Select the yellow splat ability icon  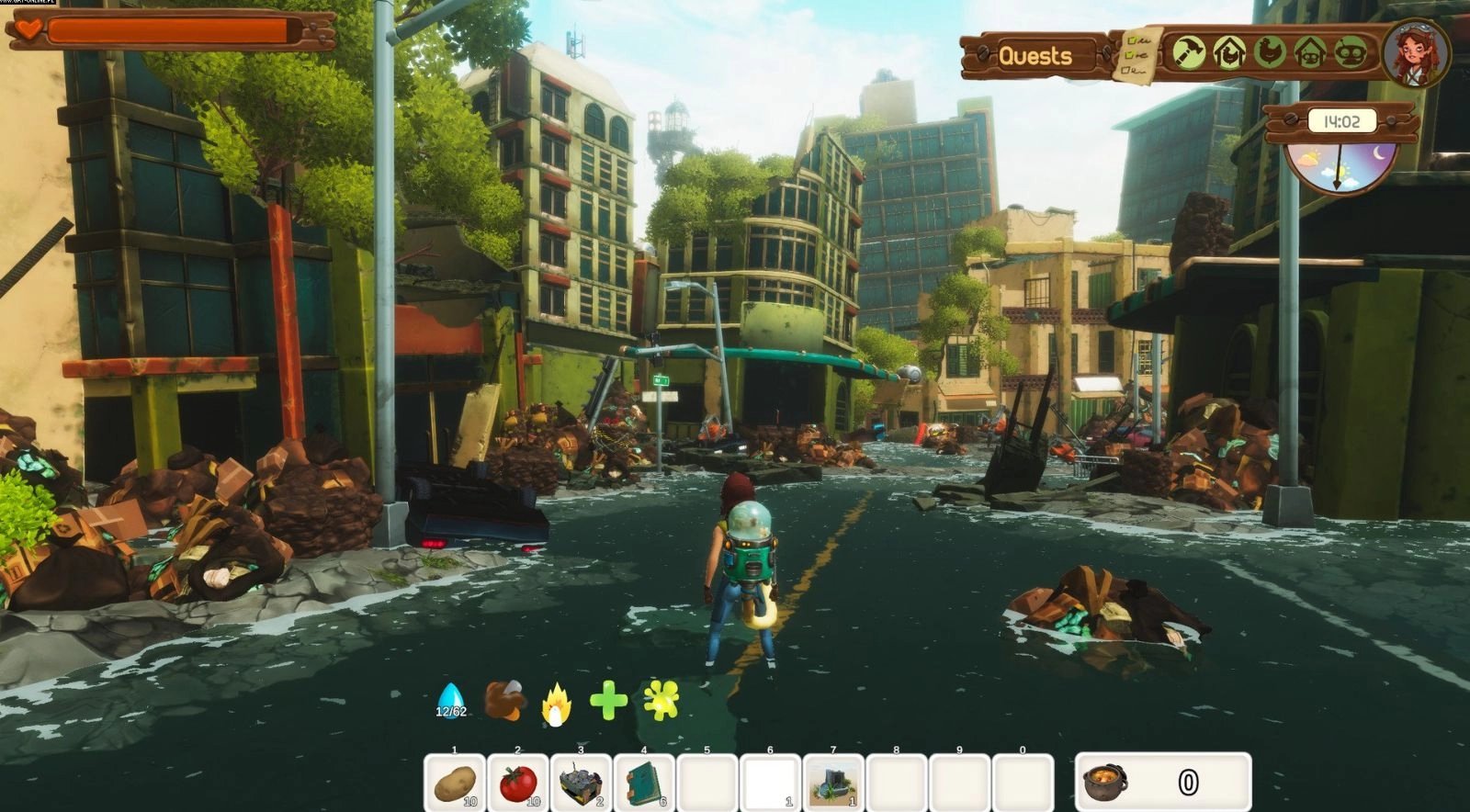[x=661, y=702]
